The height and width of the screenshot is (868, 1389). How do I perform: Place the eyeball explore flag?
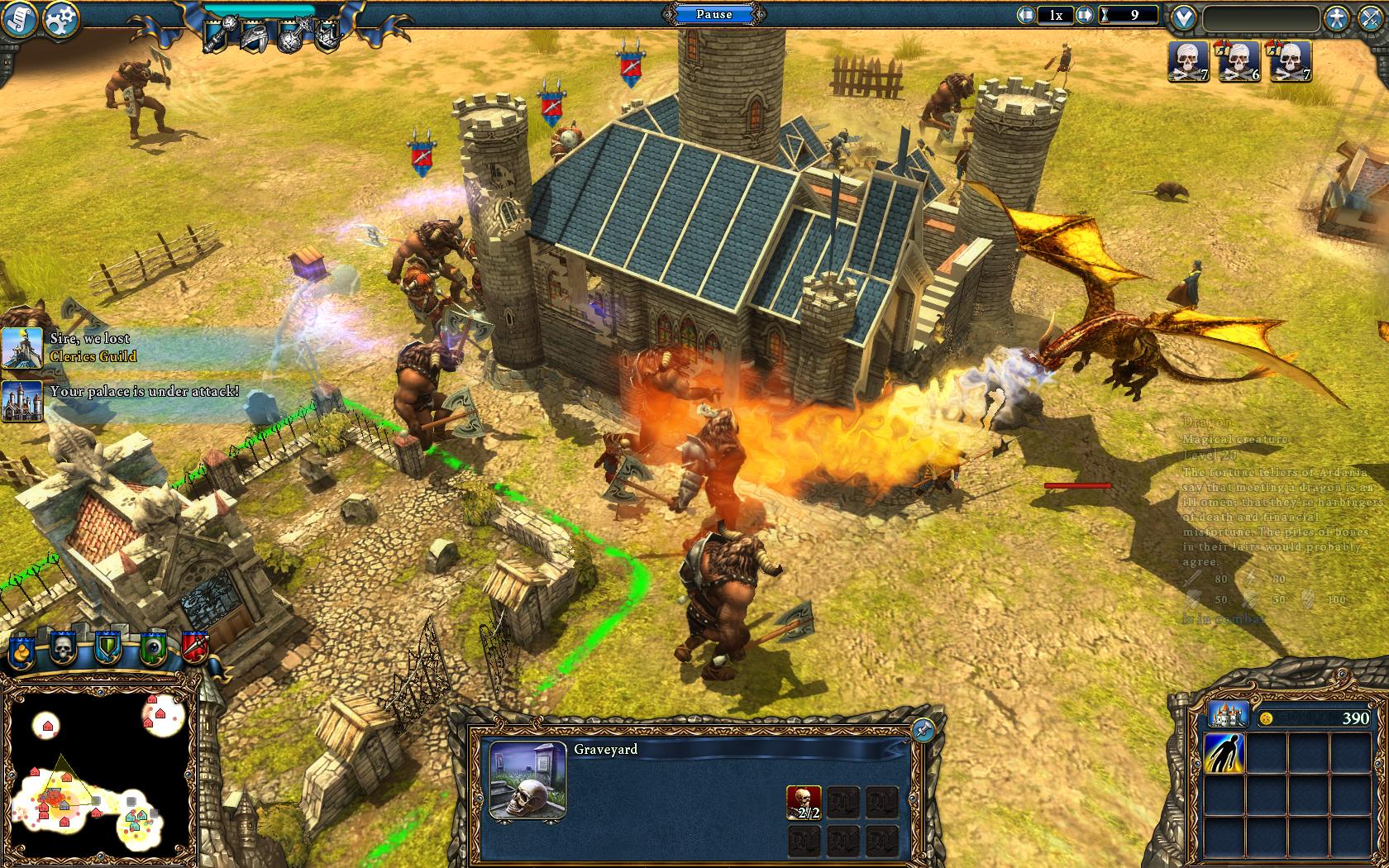(152, 649)
